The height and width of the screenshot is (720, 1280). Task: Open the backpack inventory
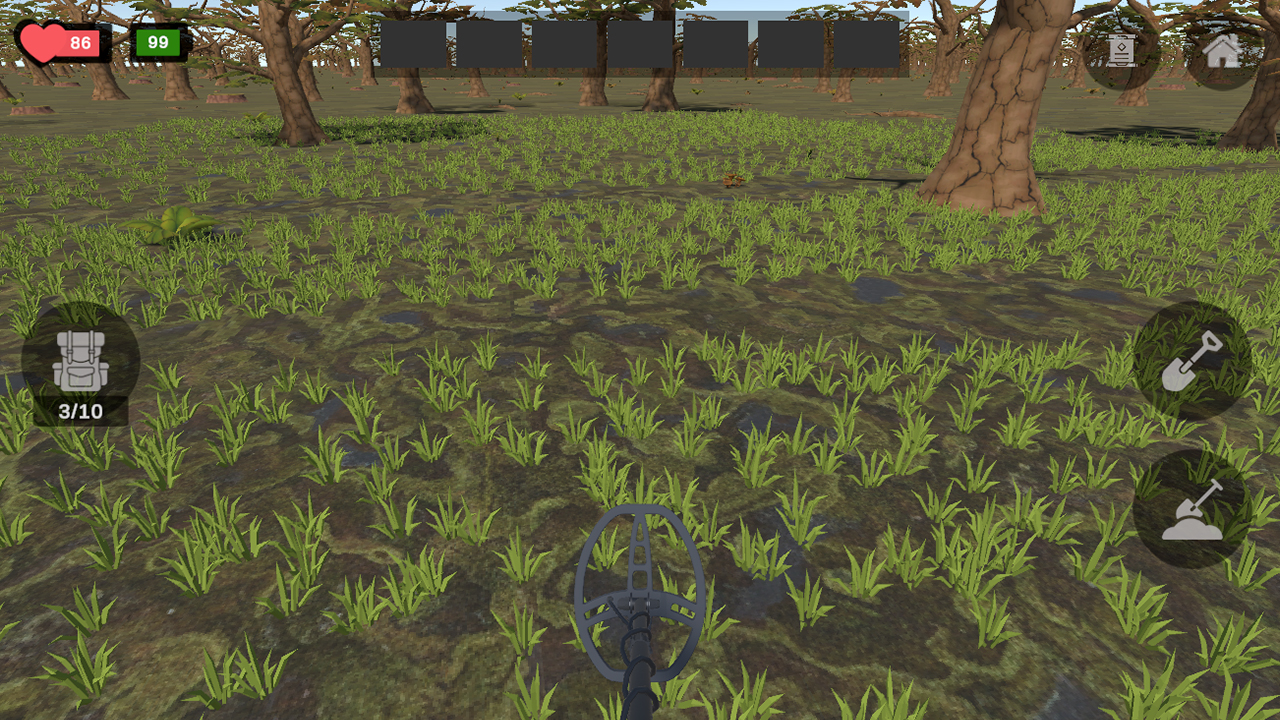(x=83, y=360)
